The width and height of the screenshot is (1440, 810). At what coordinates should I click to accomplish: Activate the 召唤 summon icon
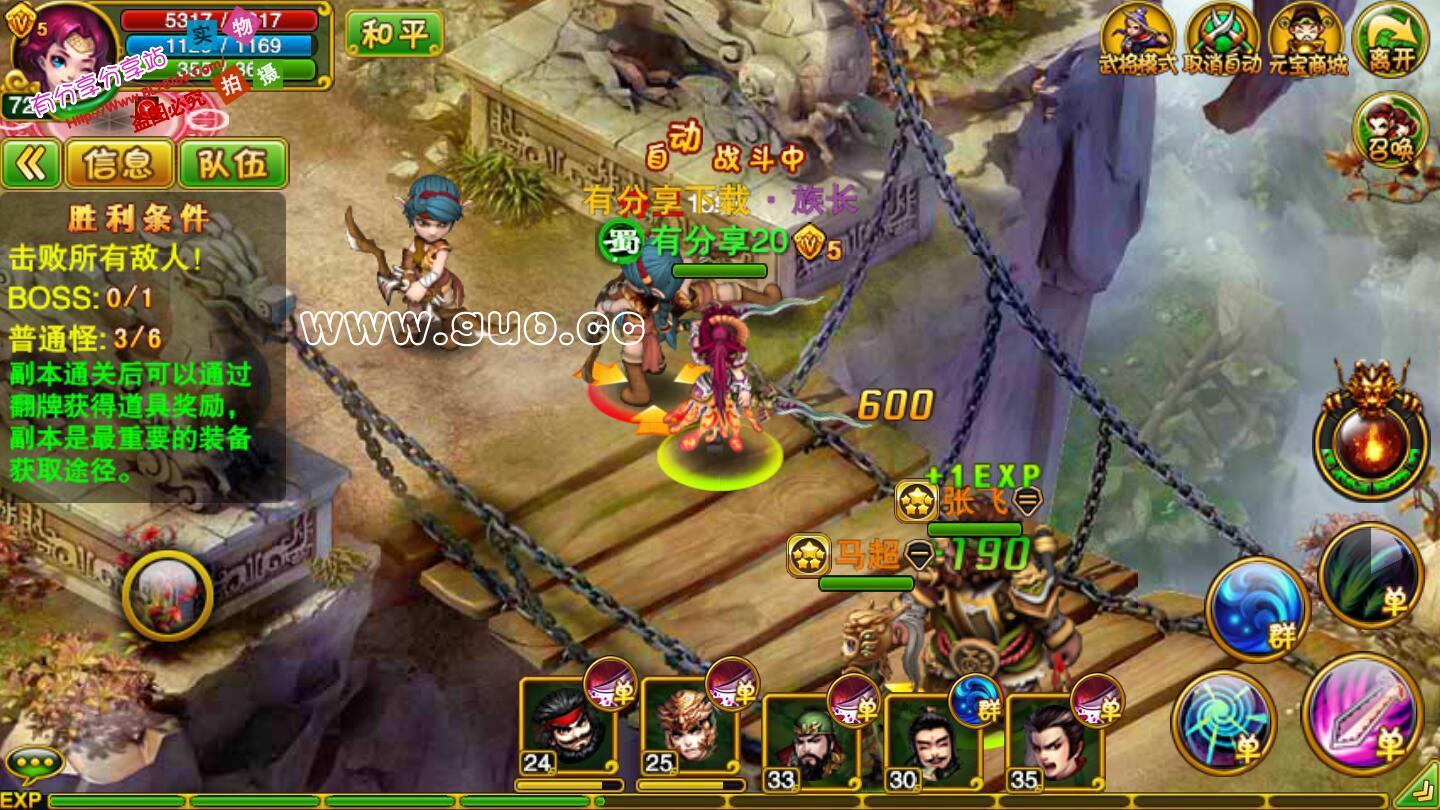coord(1390,132)
